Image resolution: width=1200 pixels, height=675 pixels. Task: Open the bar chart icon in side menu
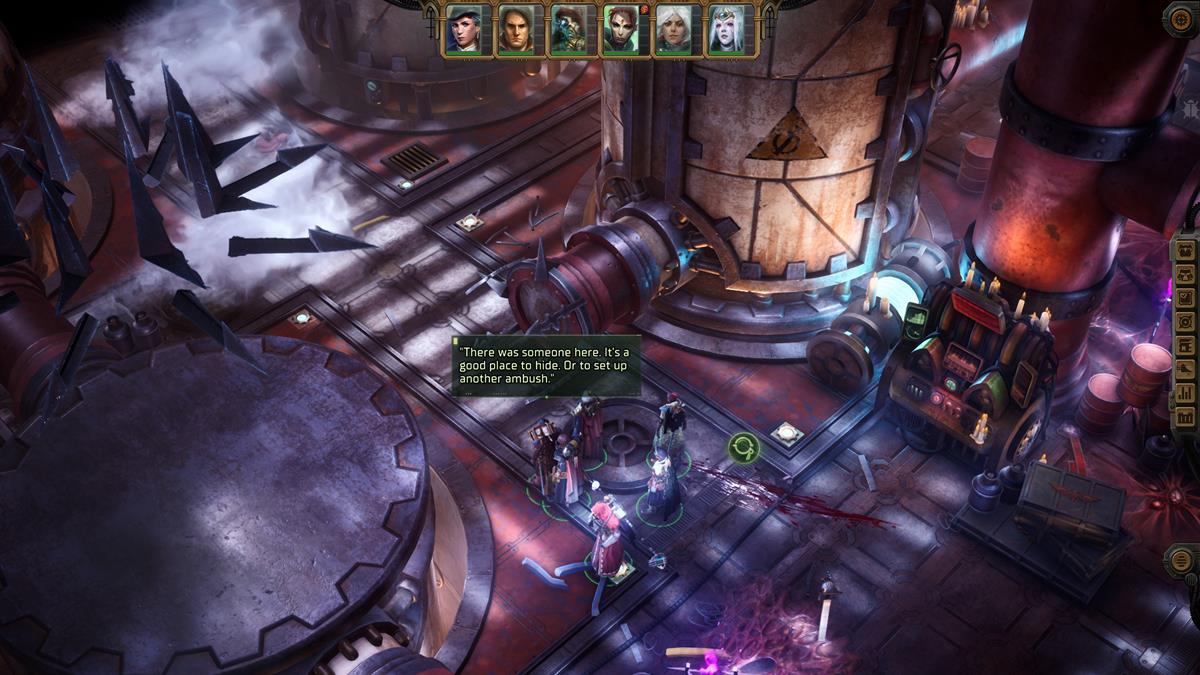pos(1186,393)
